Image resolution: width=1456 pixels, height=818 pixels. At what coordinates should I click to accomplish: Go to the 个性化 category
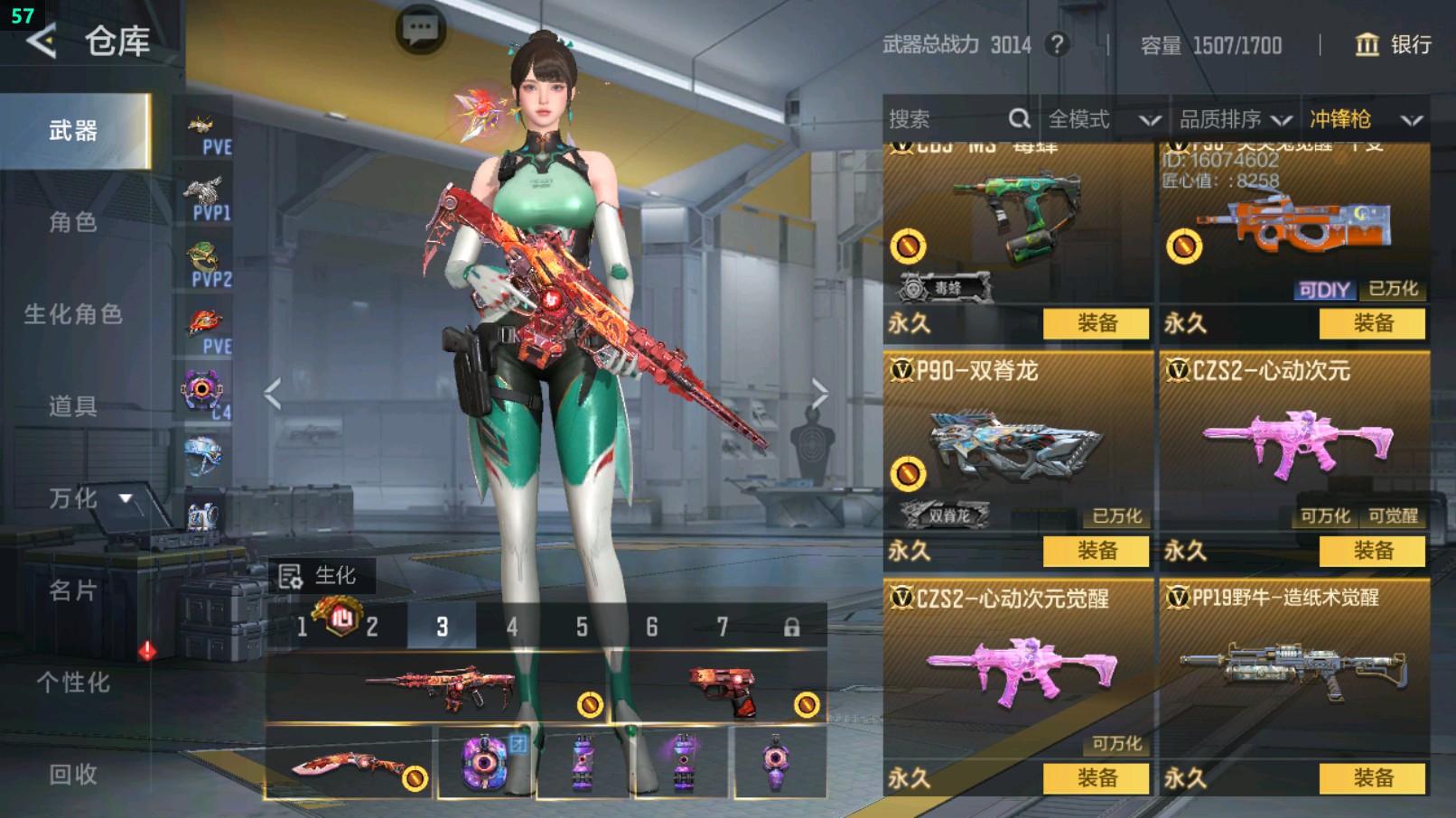[73, 683]
